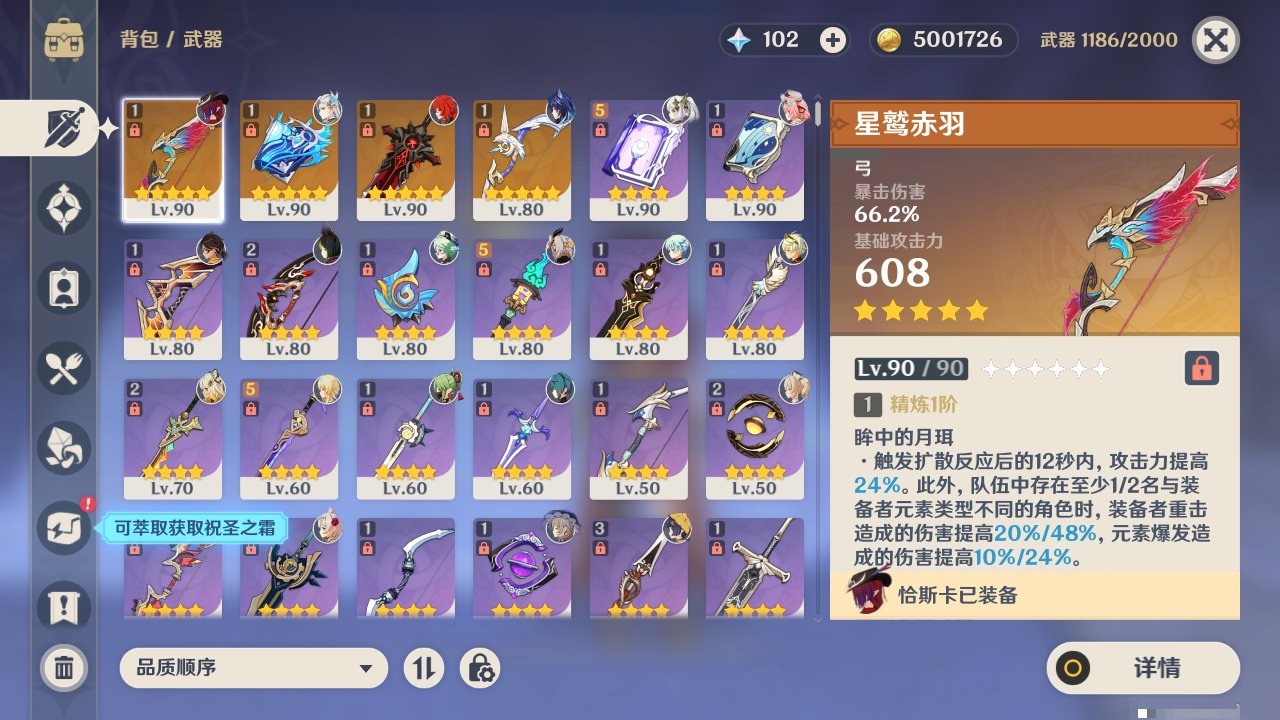Switch to the character development items tab

[64, 289]
